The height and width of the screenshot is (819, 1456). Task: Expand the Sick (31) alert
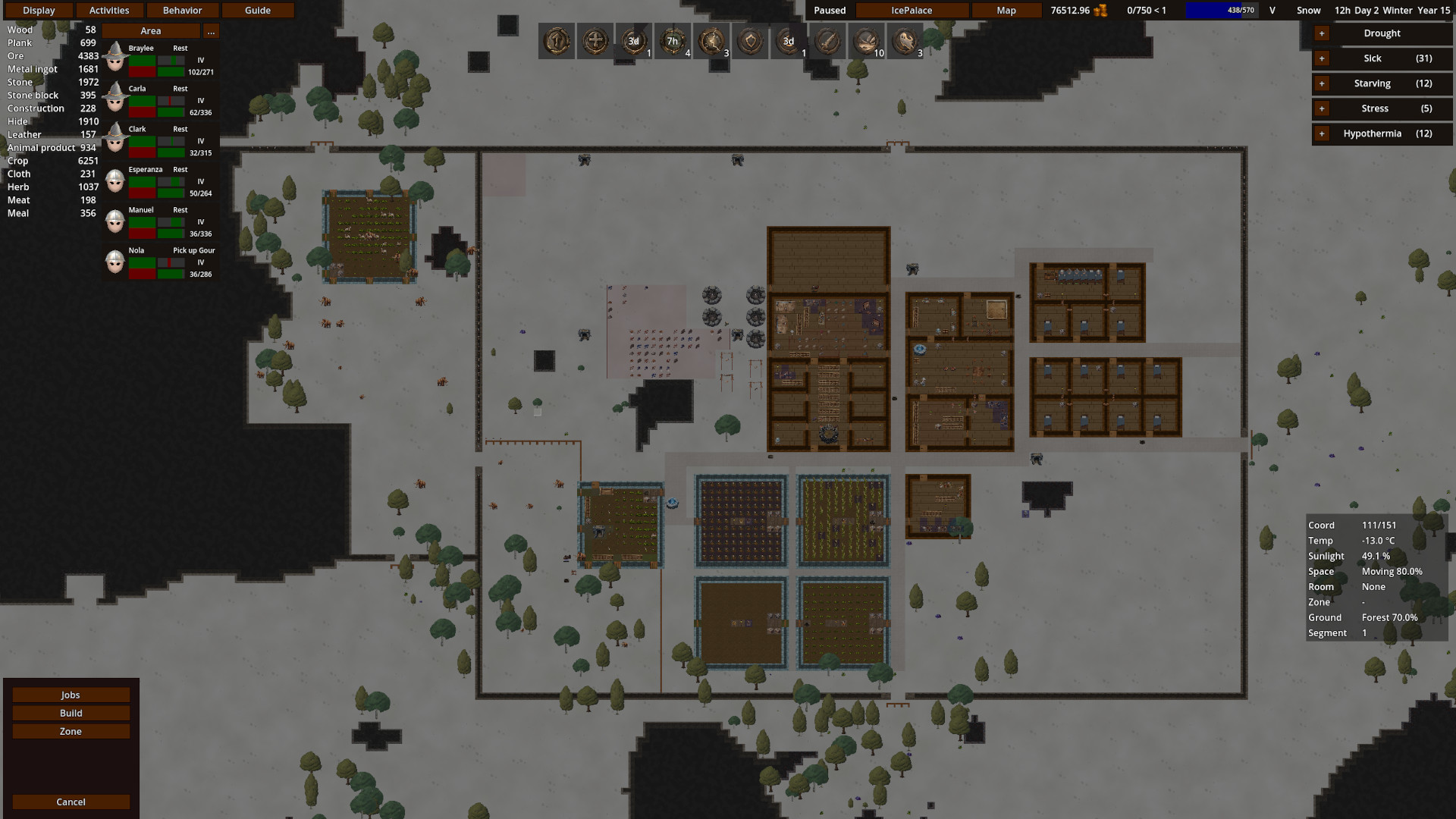(1321, 58)
